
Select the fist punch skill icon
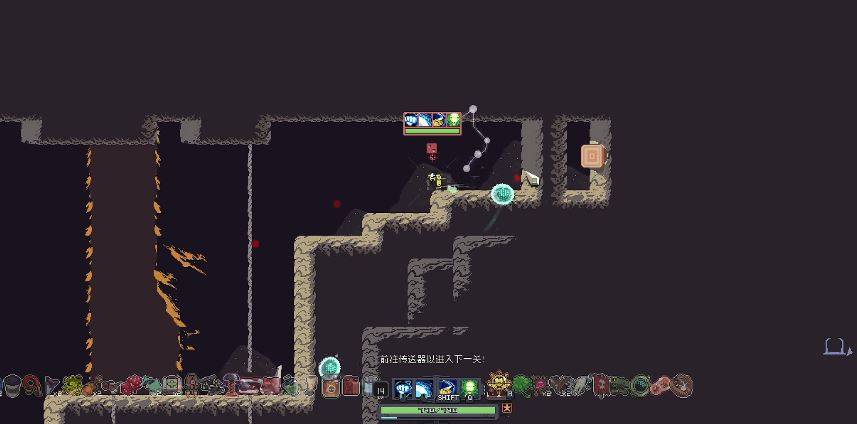[x=404, y=387]
